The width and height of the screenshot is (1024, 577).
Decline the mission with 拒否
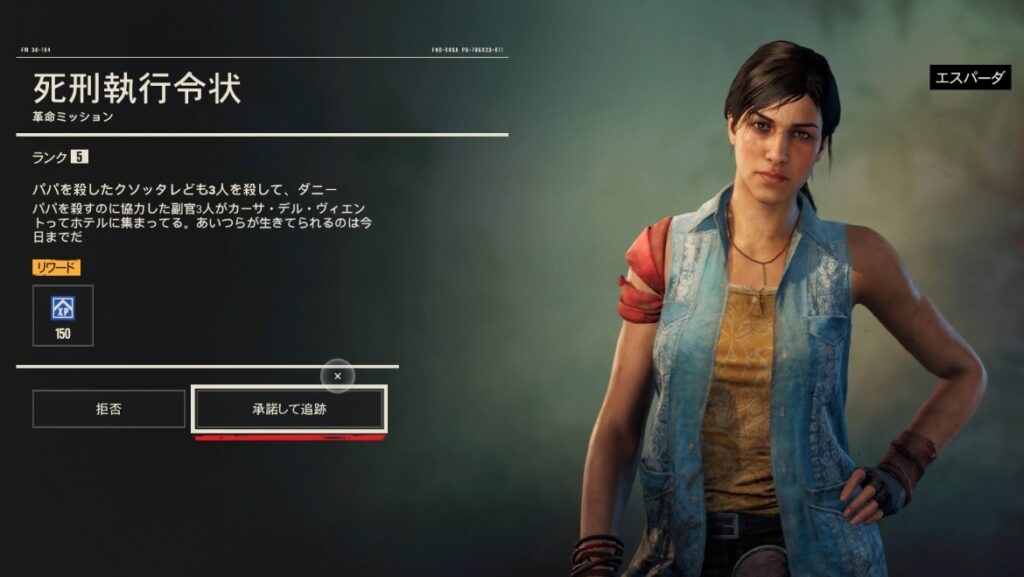[x=109, y=409]
